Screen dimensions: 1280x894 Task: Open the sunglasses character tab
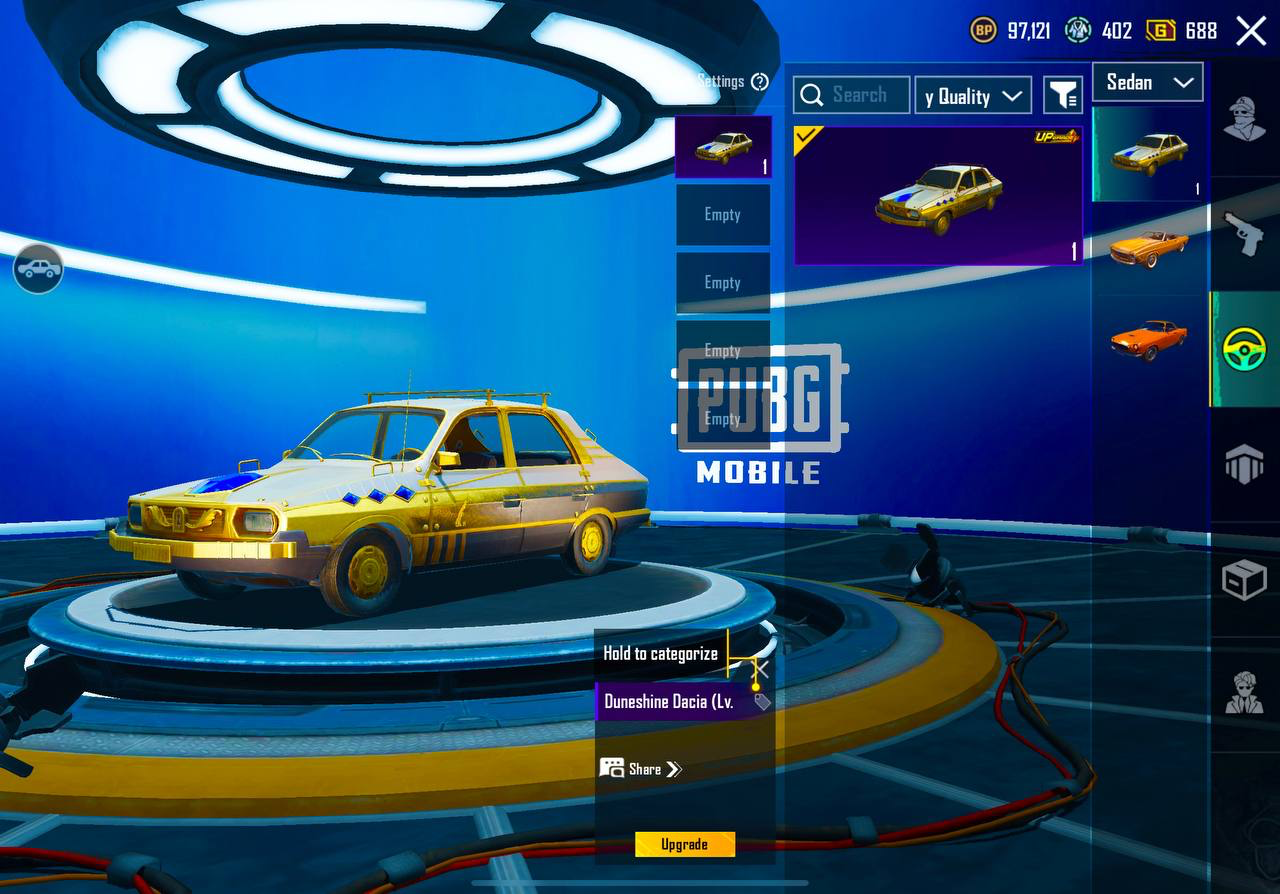[x=1245, y=692]
